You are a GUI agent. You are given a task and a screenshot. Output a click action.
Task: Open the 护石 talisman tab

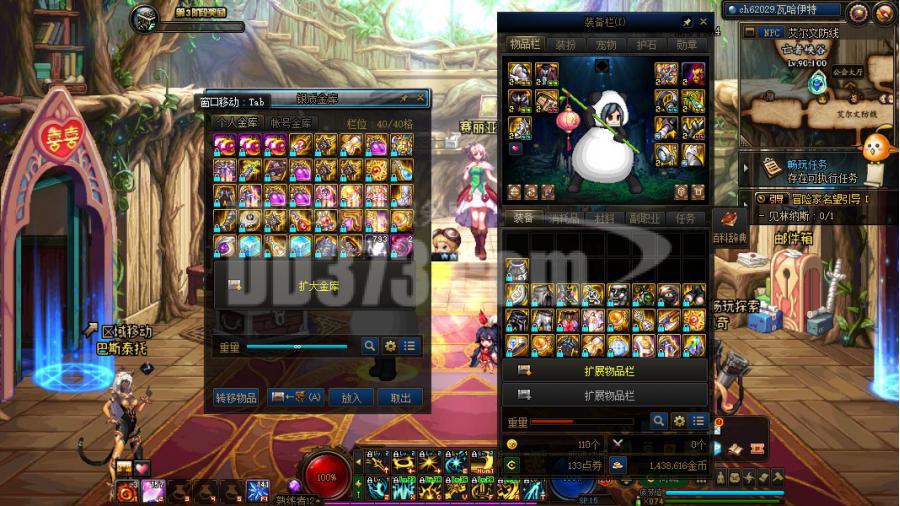click(x=647, y=45)
